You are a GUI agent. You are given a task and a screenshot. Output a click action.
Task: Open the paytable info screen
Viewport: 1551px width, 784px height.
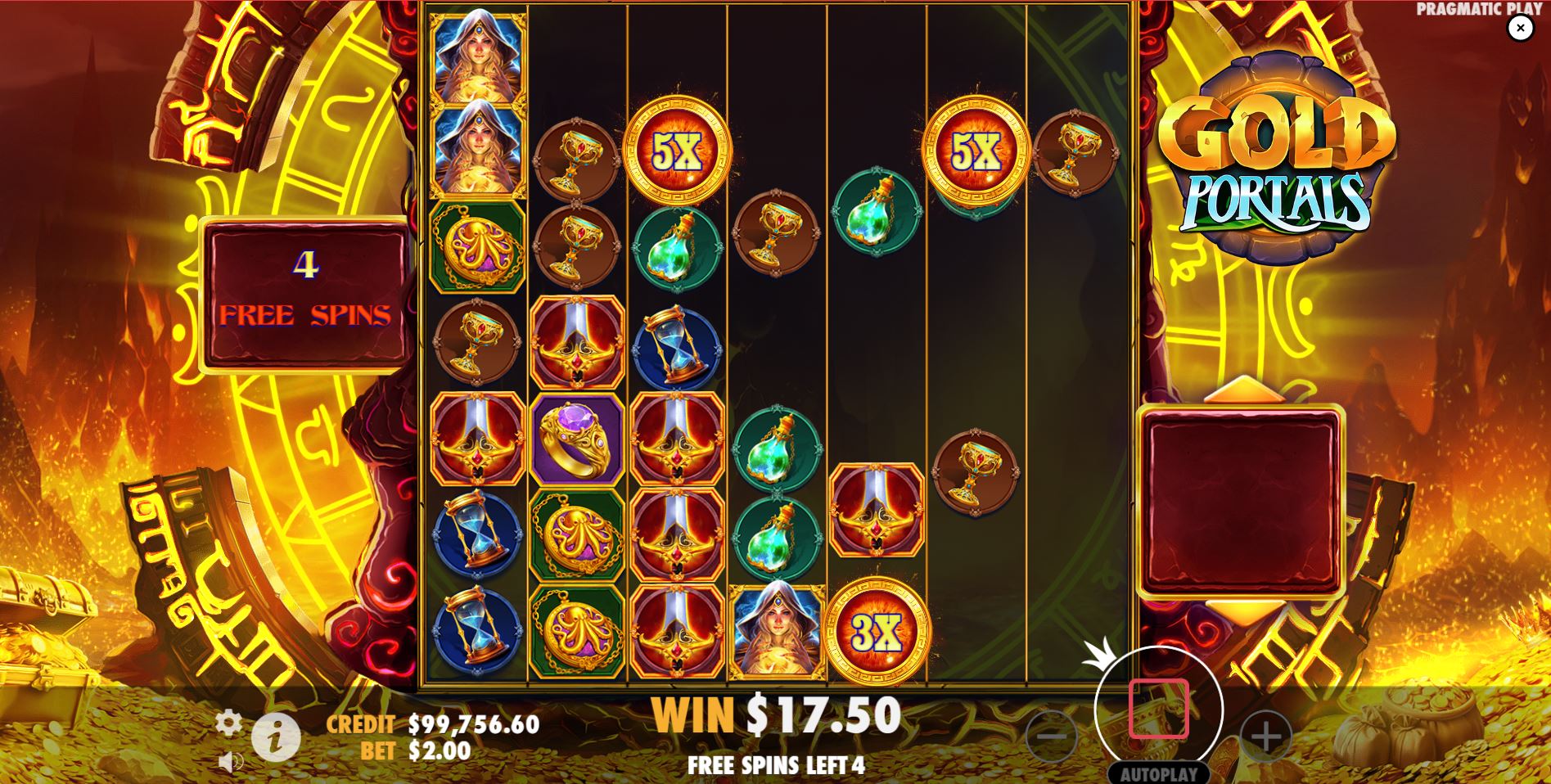click(277, 734)
